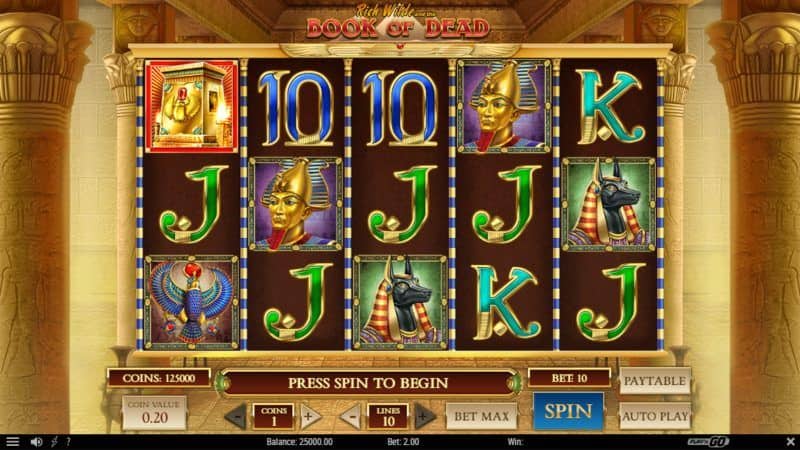The image size is (800, 450).
Task: Increase the number of lines
Action: 424,415
